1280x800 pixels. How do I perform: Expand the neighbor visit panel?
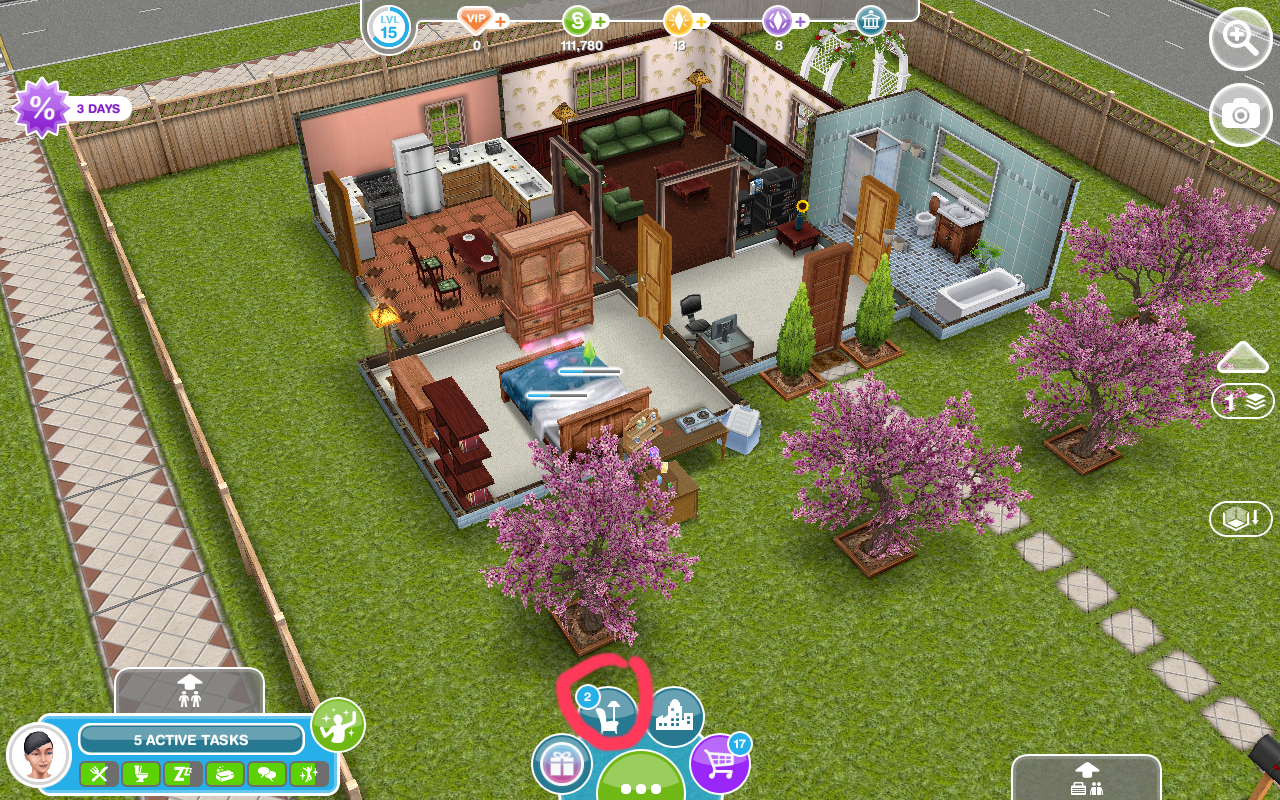click(x=190, y=692)
